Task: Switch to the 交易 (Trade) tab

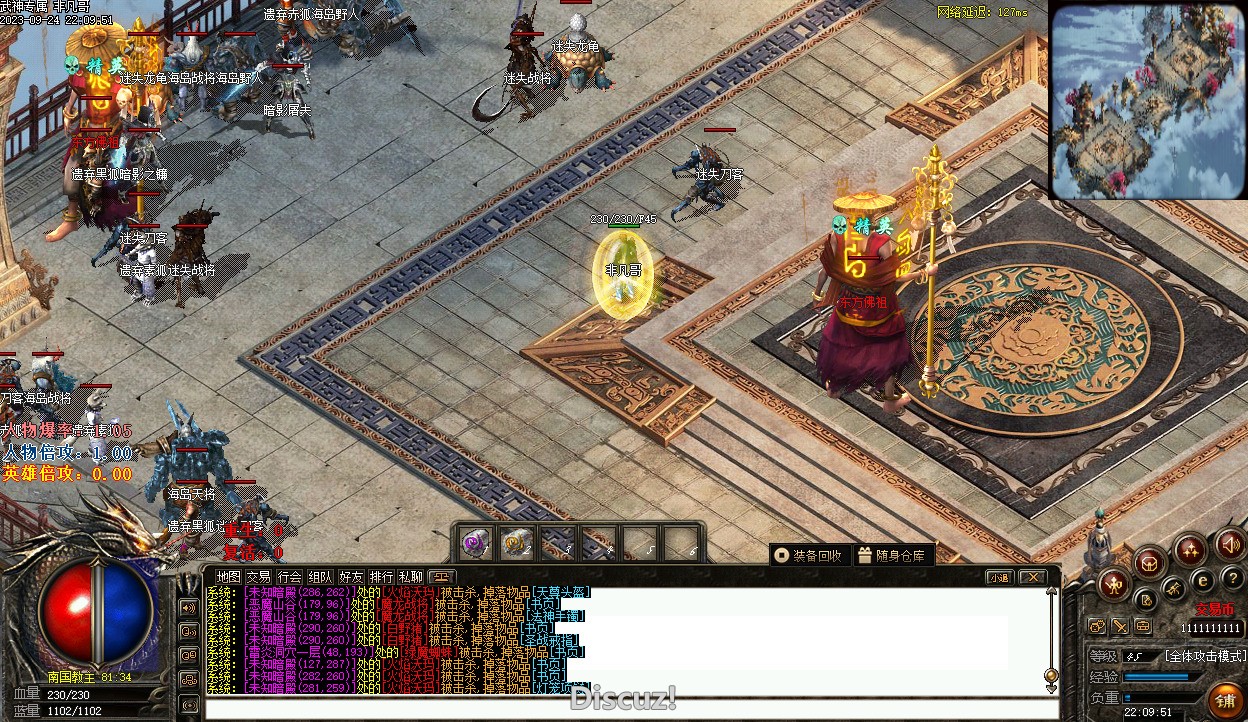Action: point(259,577)
